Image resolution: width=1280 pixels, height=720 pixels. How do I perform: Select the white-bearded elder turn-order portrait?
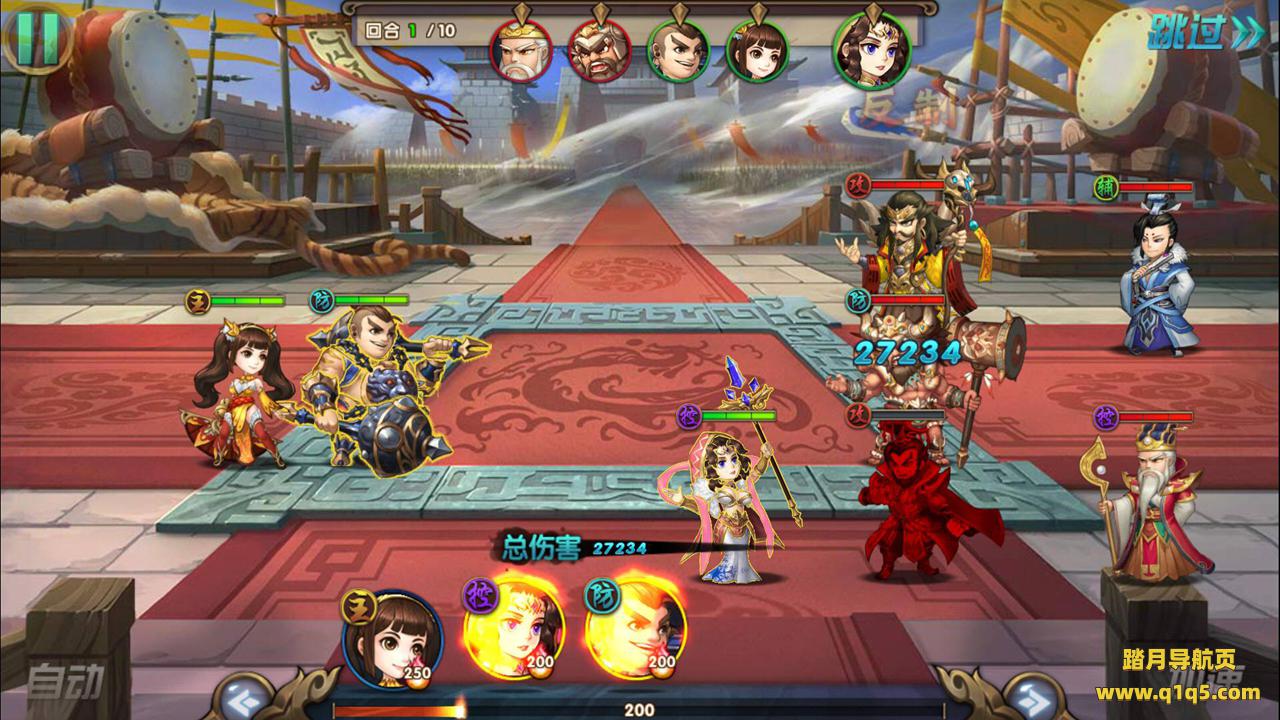point(521,50)
